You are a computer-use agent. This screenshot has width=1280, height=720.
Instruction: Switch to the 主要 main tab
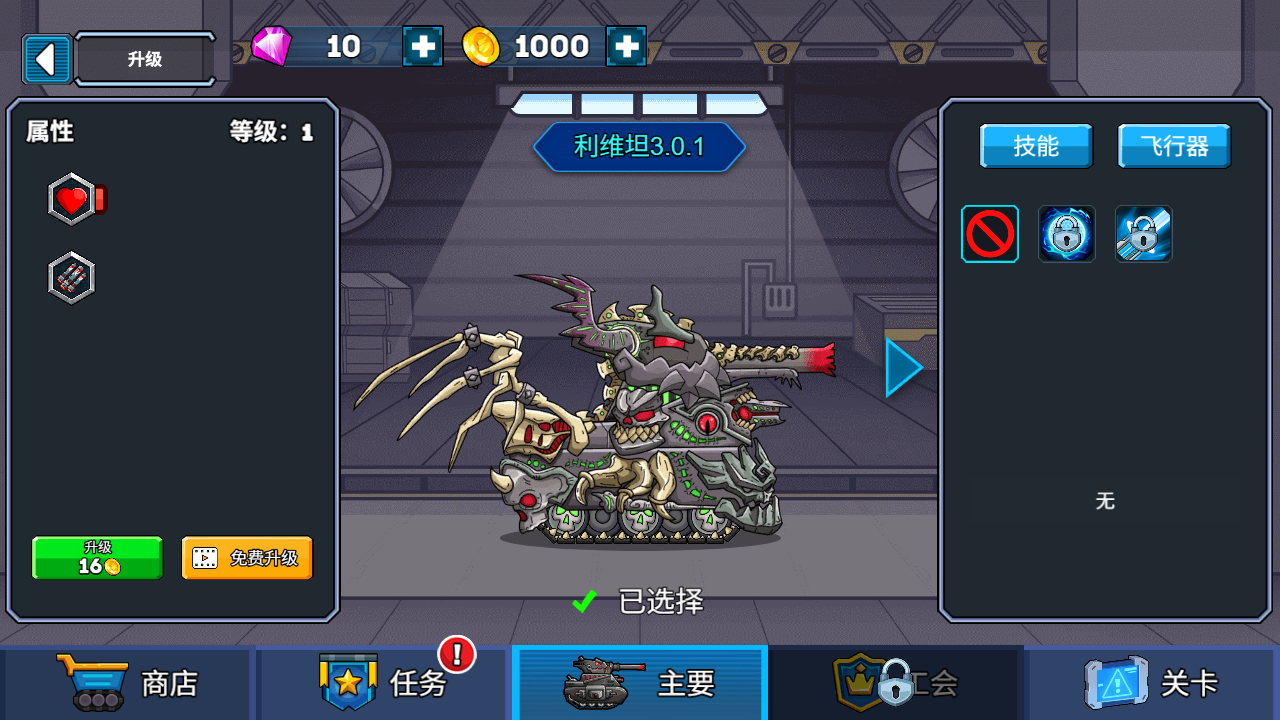[x=640, y=683]
